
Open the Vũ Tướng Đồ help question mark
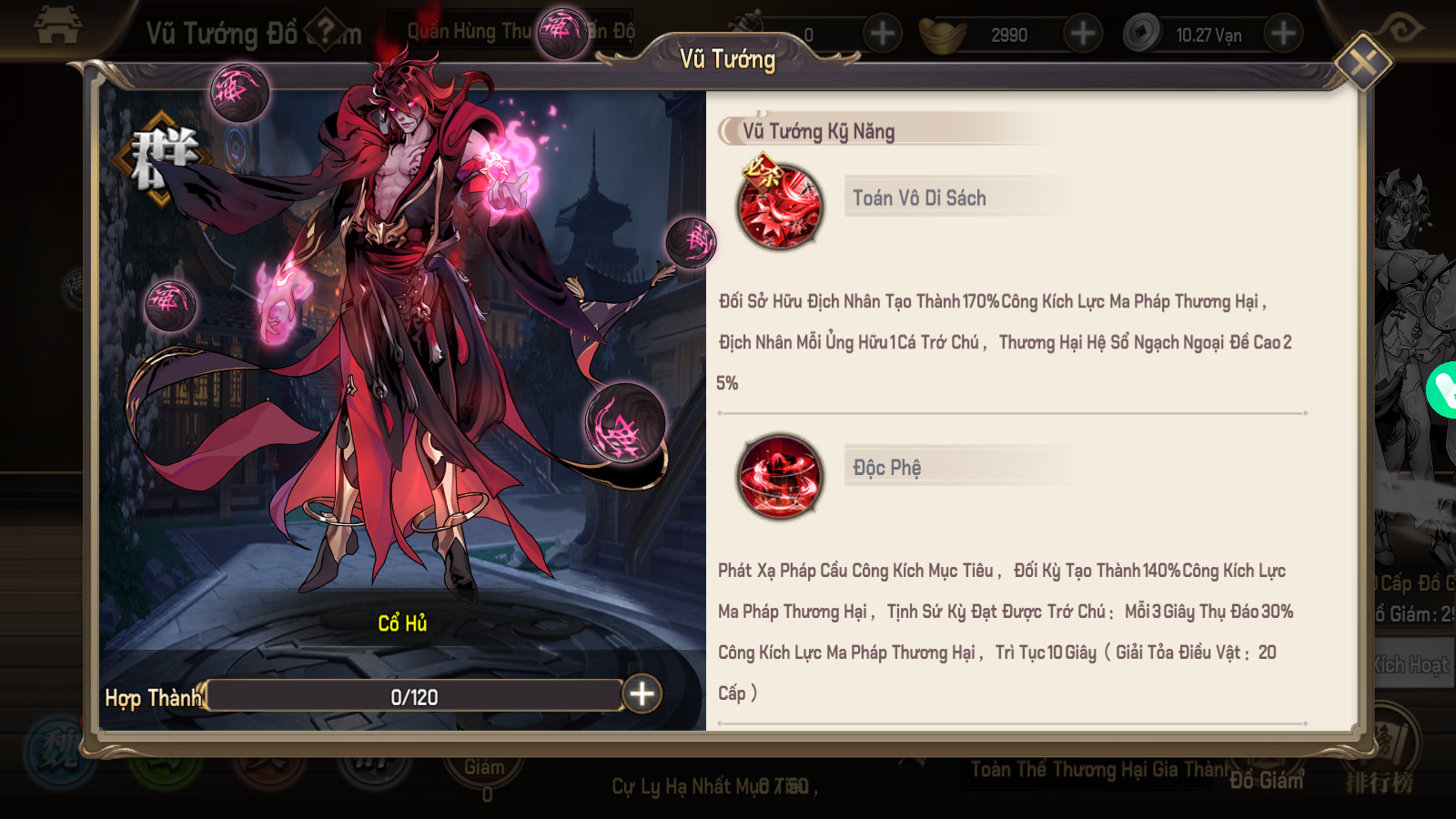point(325,33)
